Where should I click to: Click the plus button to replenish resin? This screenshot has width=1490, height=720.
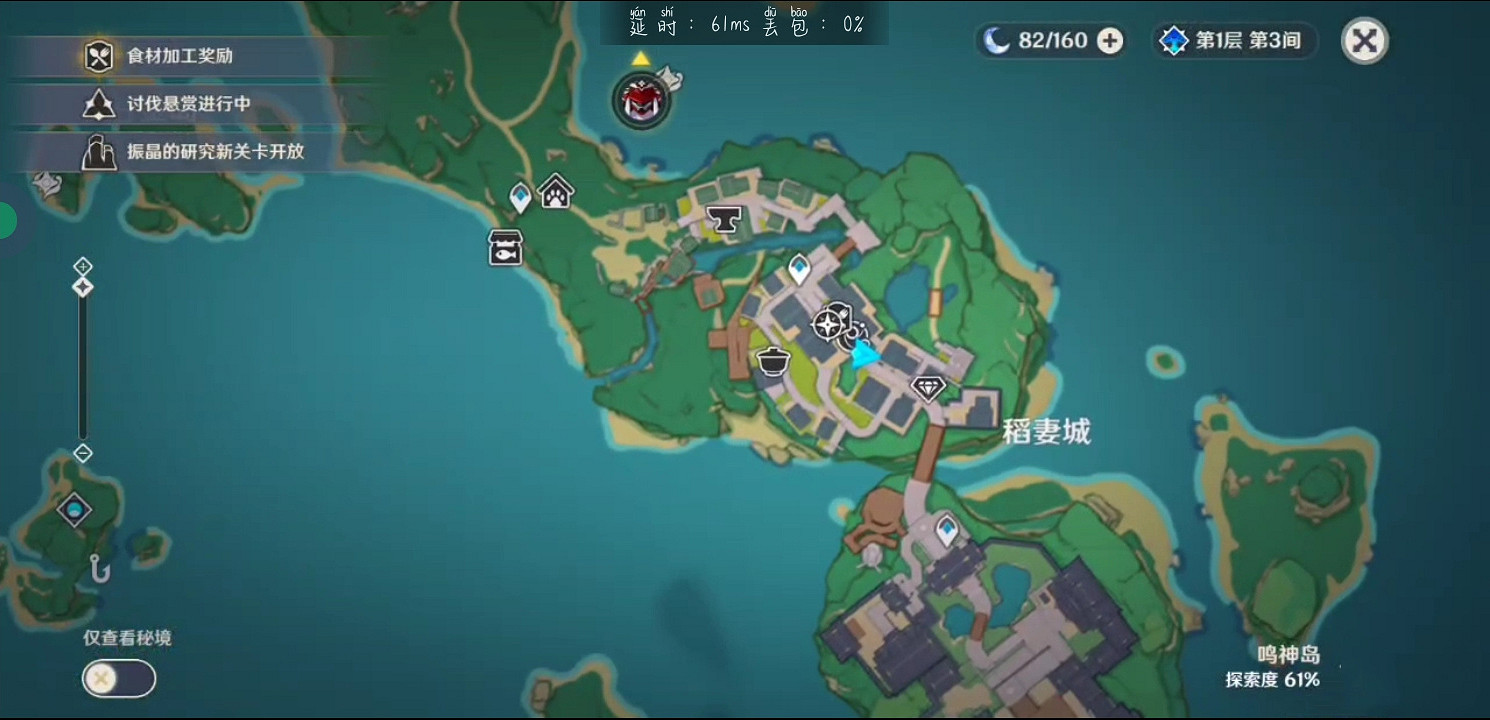[1108, 41]
